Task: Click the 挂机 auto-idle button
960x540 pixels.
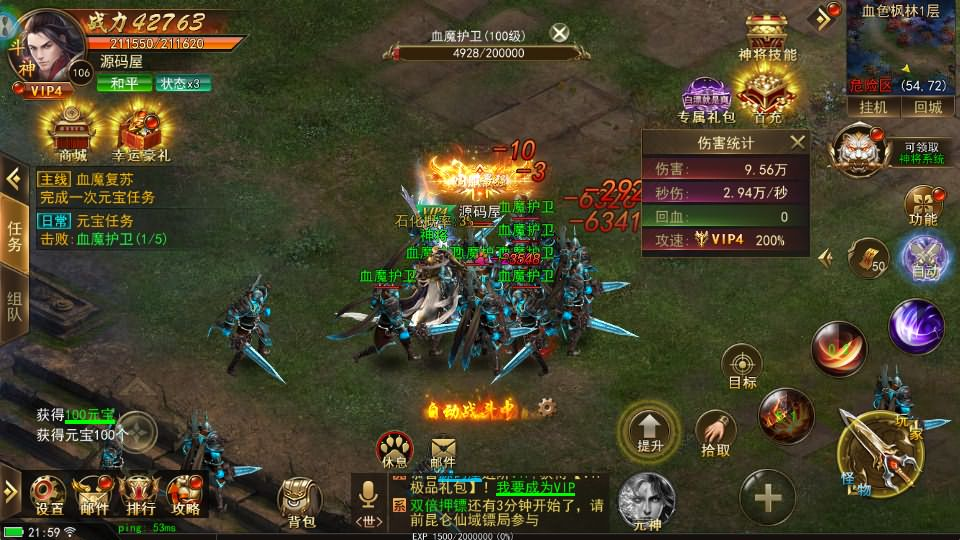Action: tap(866, 107)
